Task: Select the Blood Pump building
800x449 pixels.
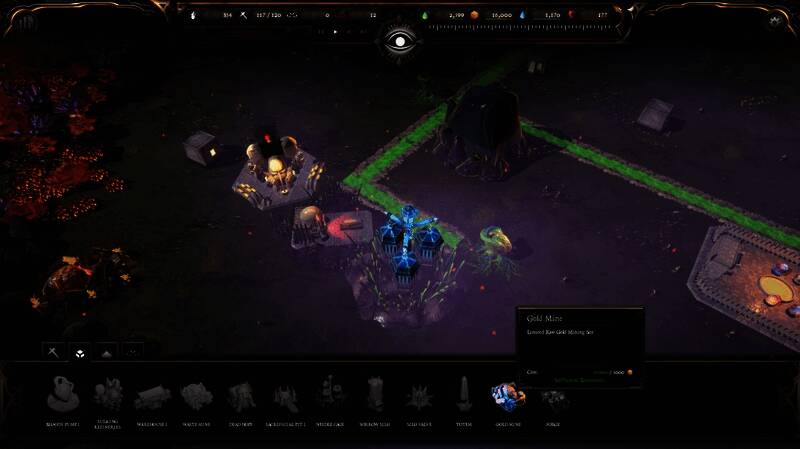Action: point(60,394)
